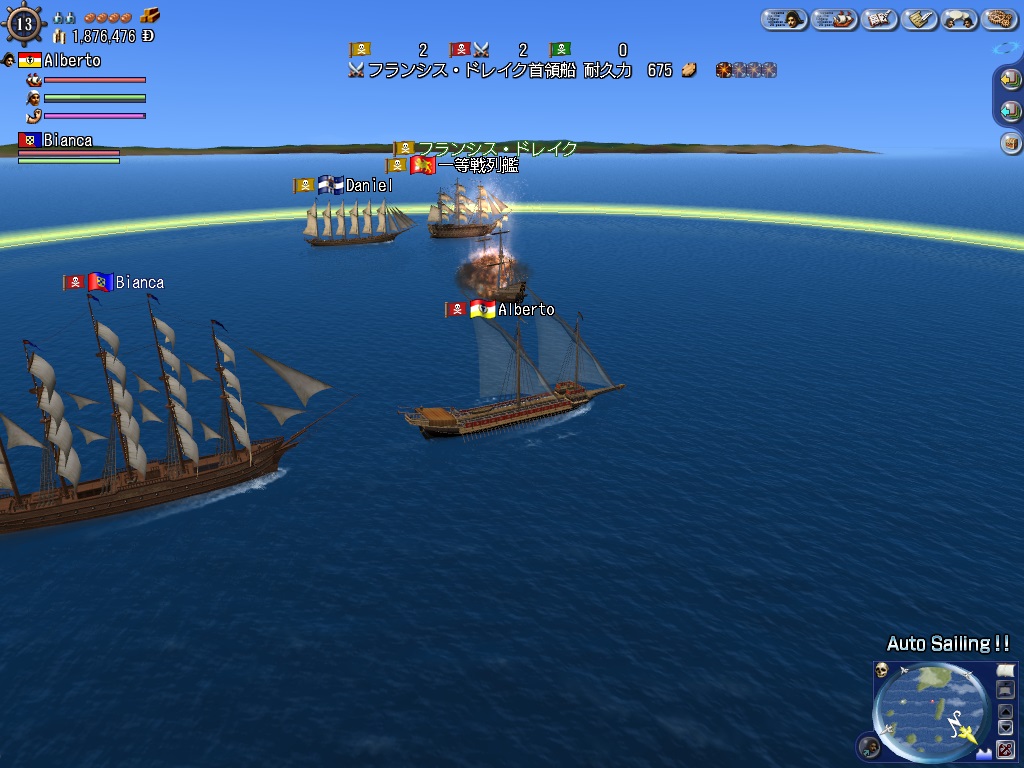Click the red anchor button
This screenshot has height=768, width=1024.
[x=1006, y=748]
